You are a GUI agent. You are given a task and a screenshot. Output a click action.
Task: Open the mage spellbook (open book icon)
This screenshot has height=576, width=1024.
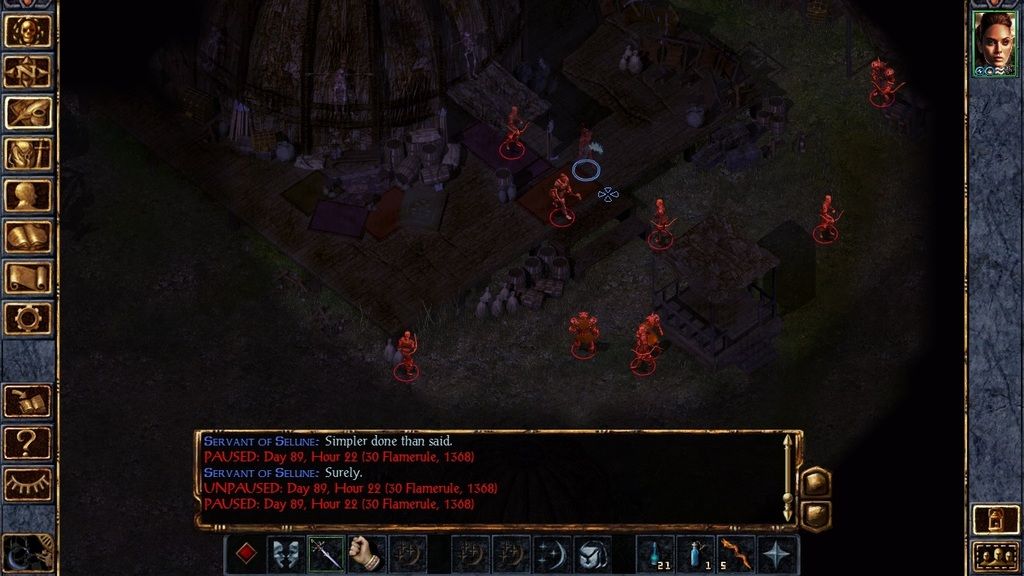[x=28, y=237]
